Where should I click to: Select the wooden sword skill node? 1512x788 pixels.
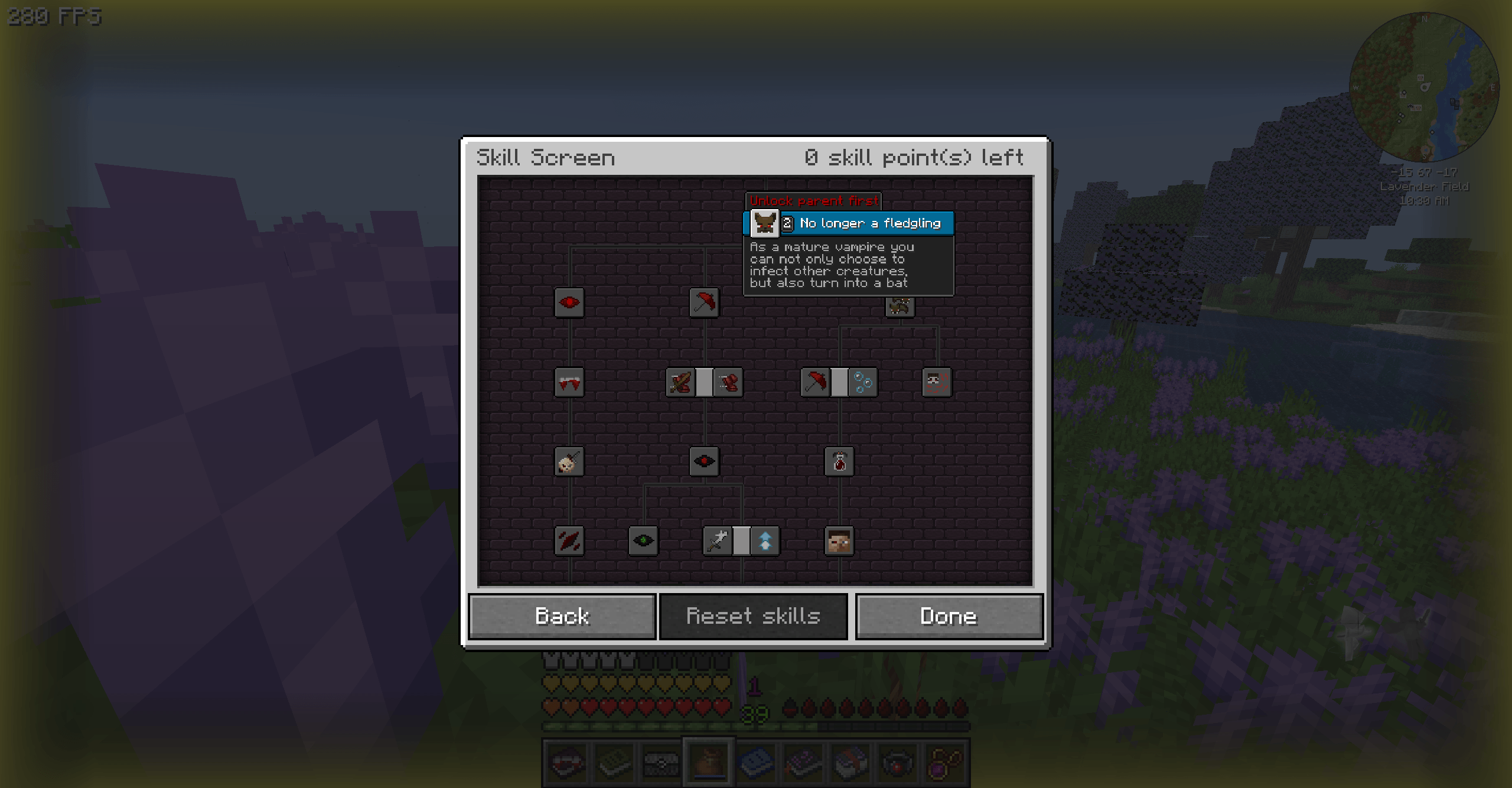[680, 382]
